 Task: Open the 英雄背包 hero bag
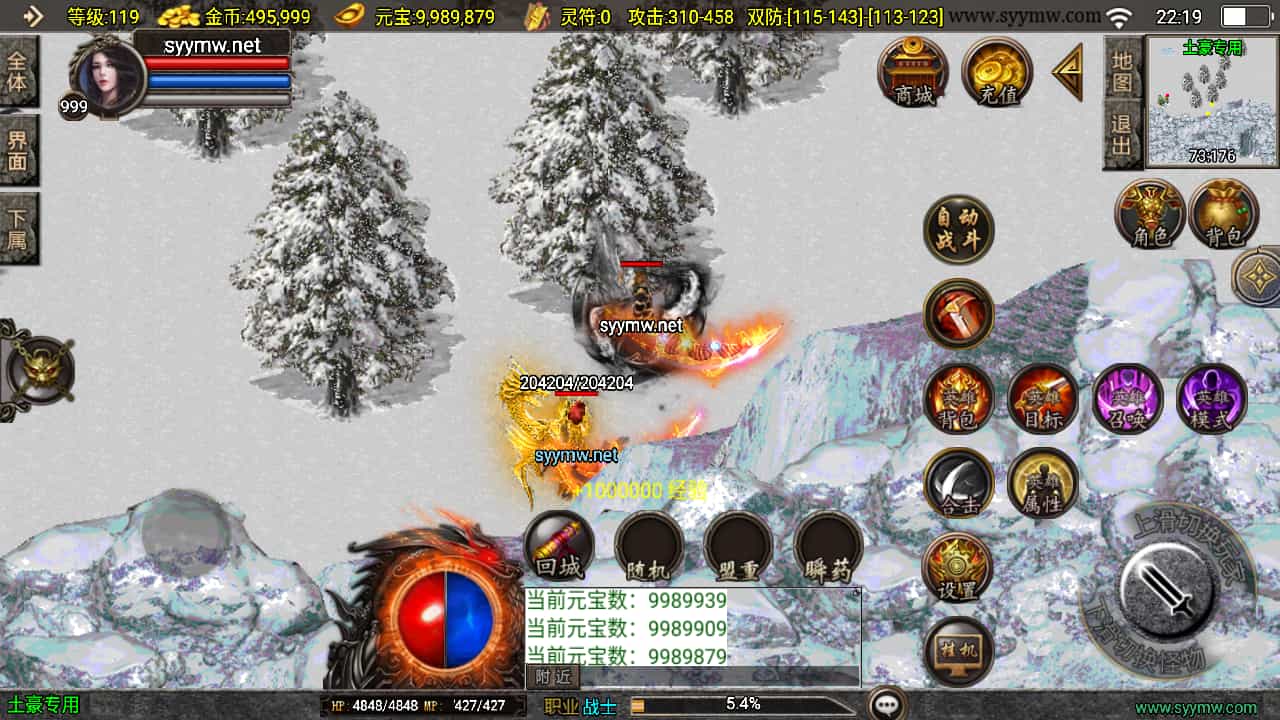coord(958,398)
